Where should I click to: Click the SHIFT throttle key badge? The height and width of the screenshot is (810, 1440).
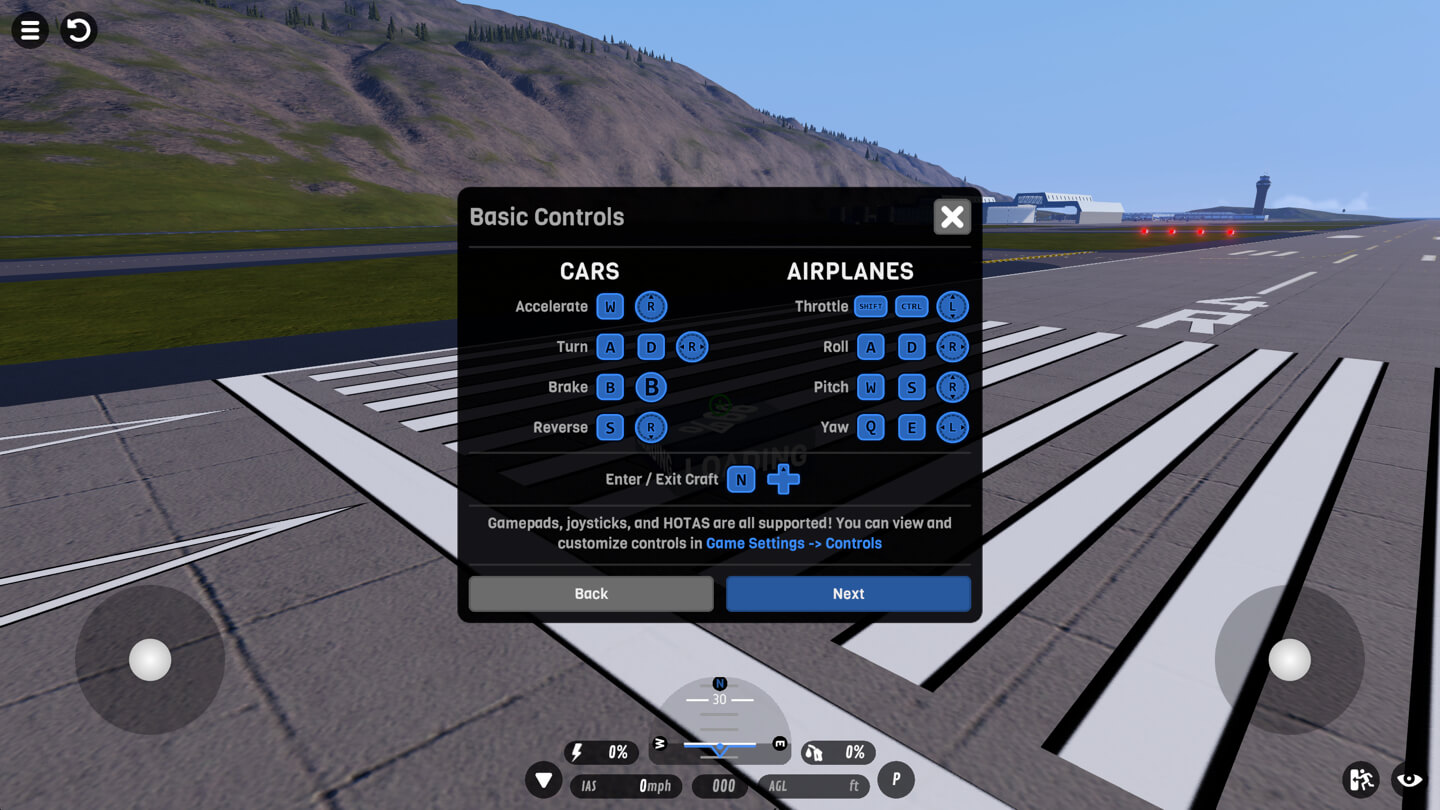[870, 306]
